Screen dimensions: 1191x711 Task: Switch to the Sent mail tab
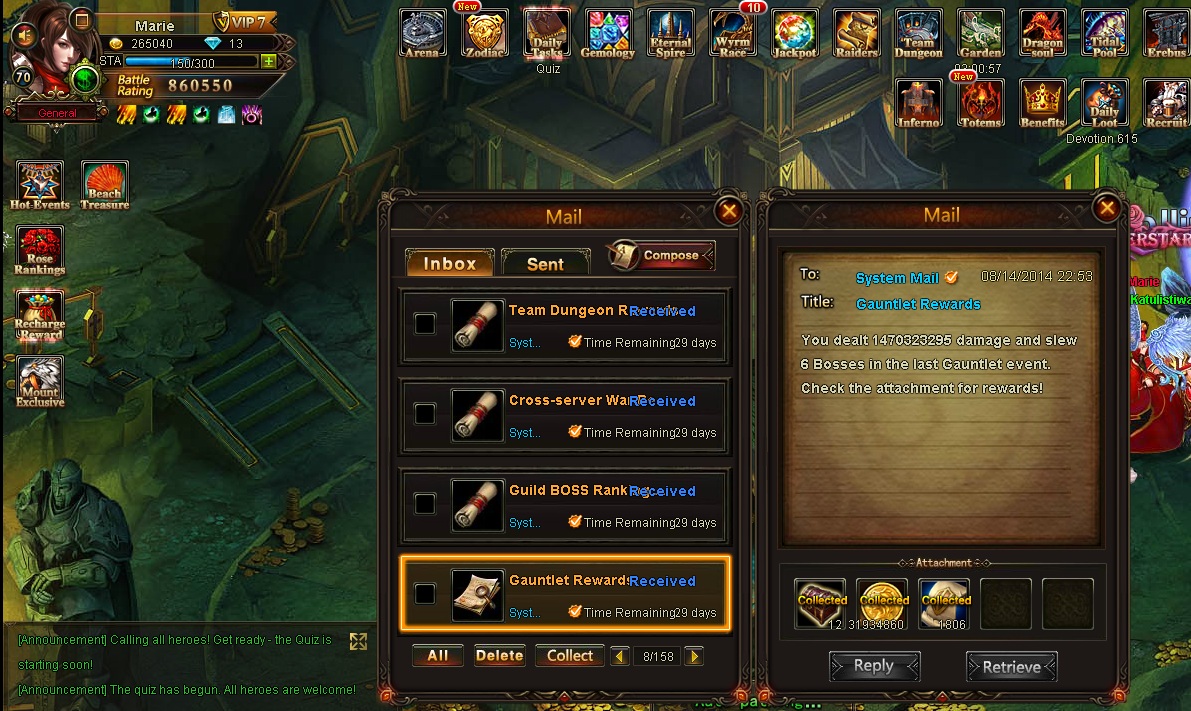[545, 263]
